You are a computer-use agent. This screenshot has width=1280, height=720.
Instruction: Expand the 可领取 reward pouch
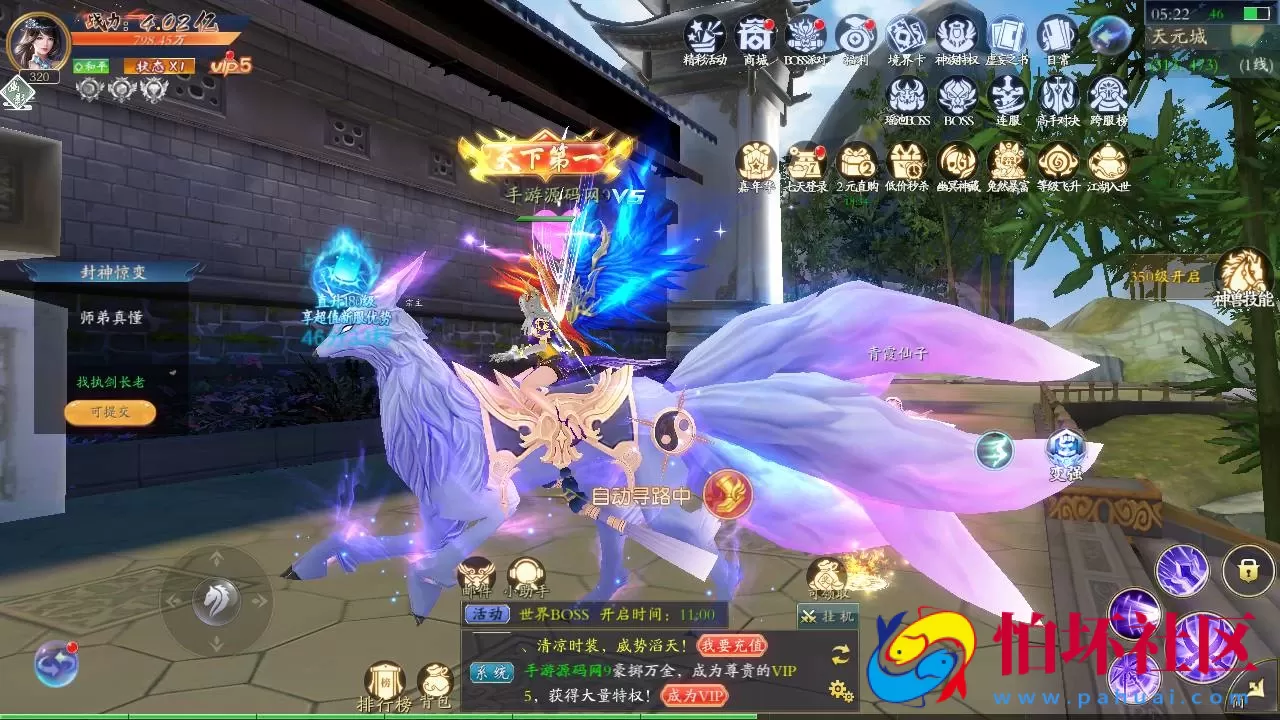tap(827, 573)
